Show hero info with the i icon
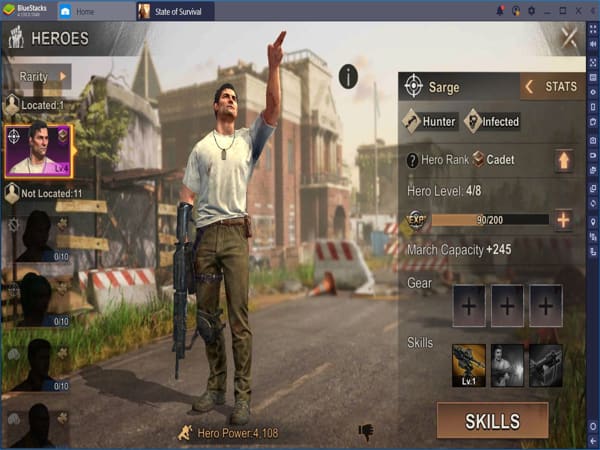600x450 pixels. pos(348,76)
